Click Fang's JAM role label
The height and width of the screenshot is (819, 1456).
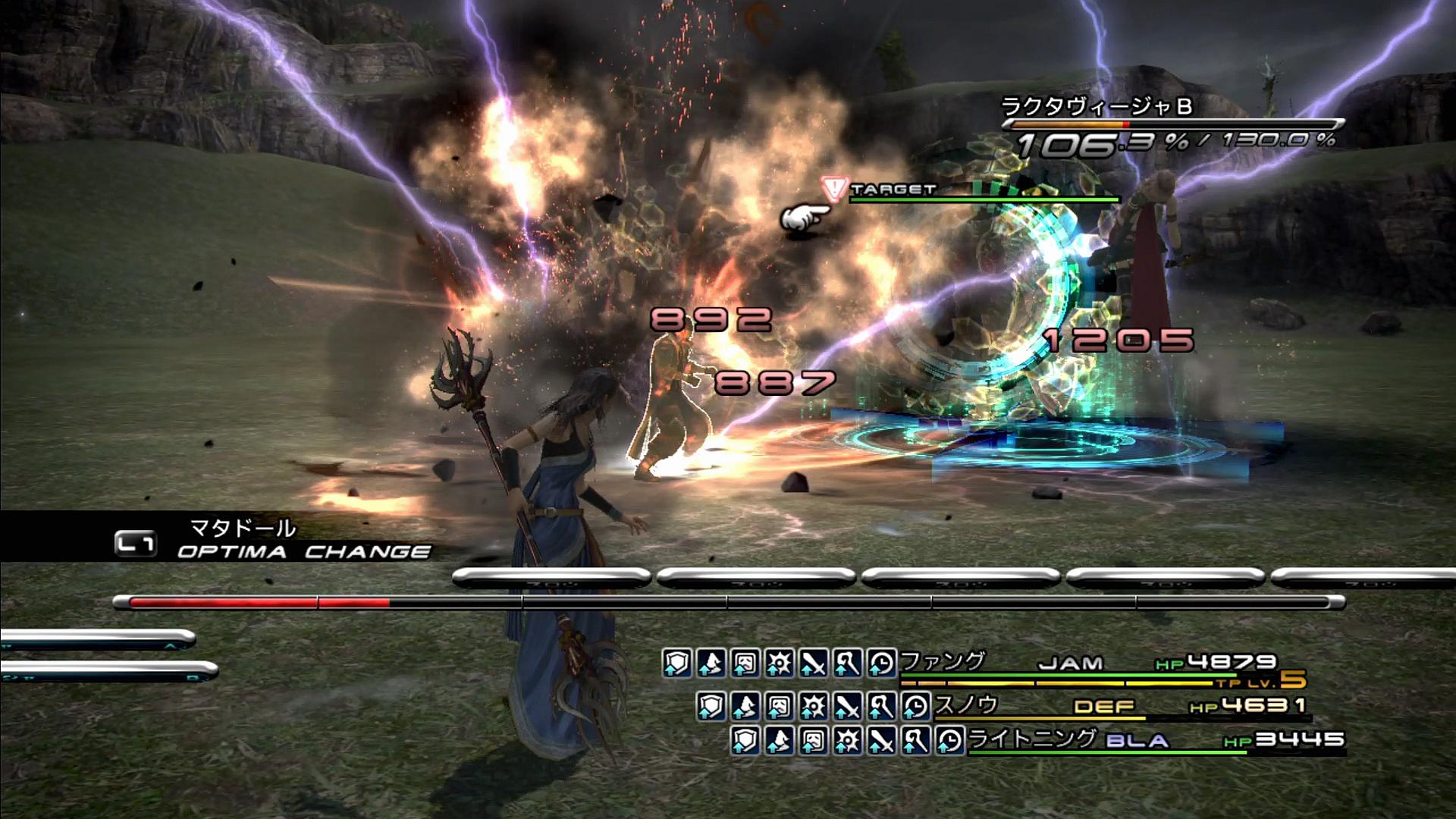tap(1071, 664)
